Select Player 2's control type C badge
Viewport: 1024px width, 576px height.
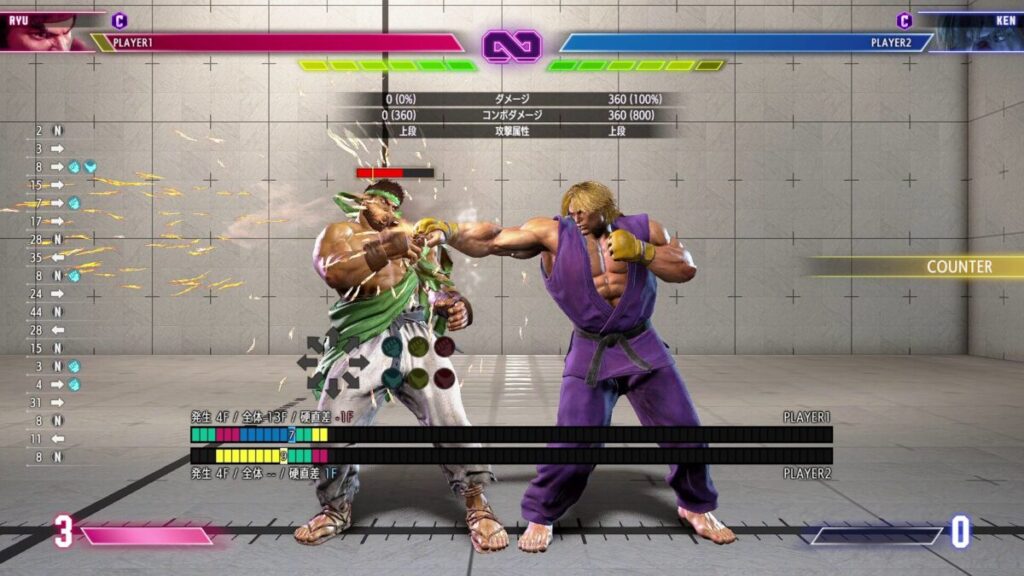(904, 20)
